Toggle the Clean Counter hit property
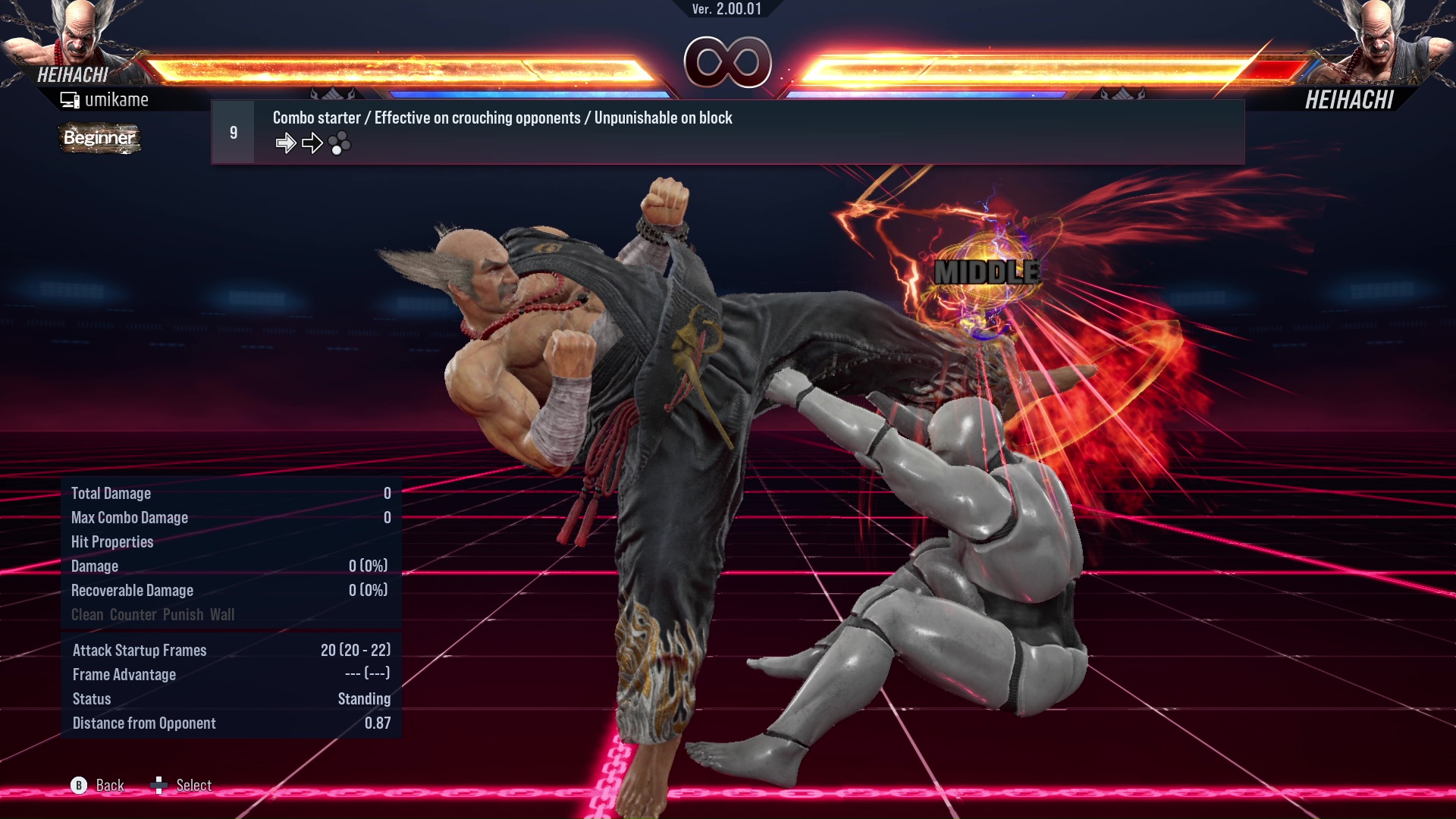 point(89,614)
